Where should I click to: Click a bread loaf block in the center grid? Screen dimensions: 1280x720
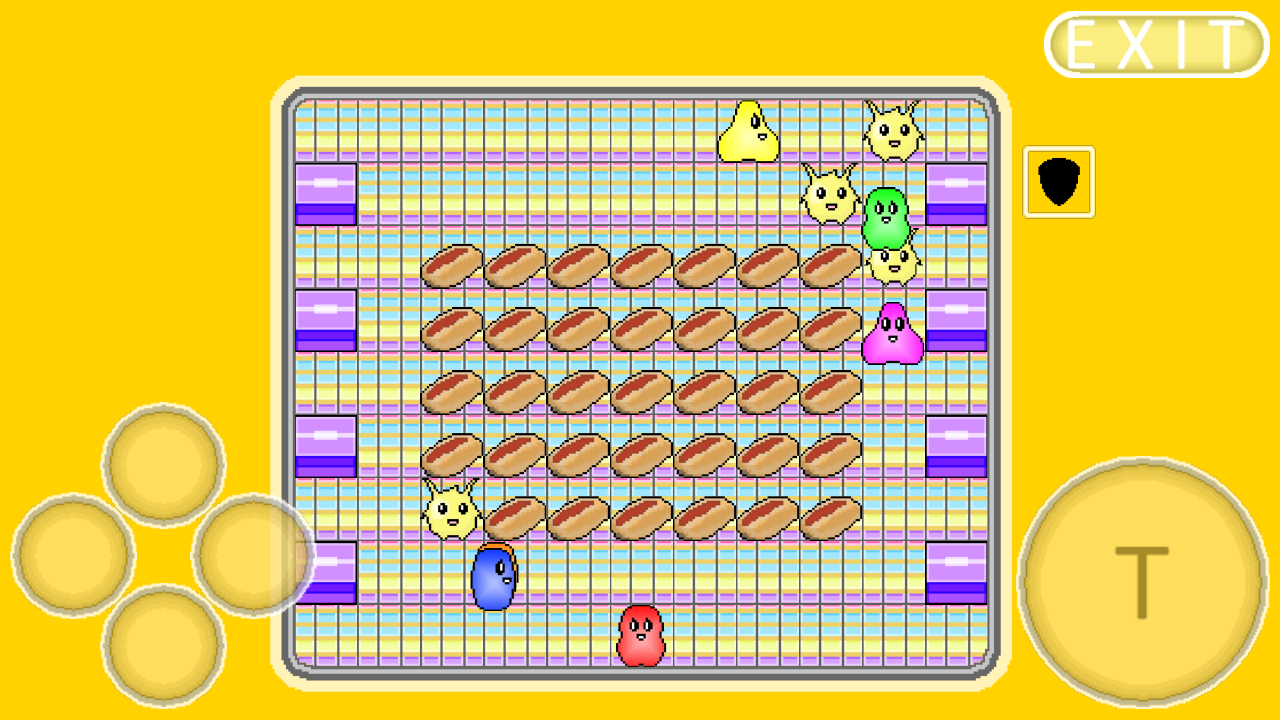(640, 390)
